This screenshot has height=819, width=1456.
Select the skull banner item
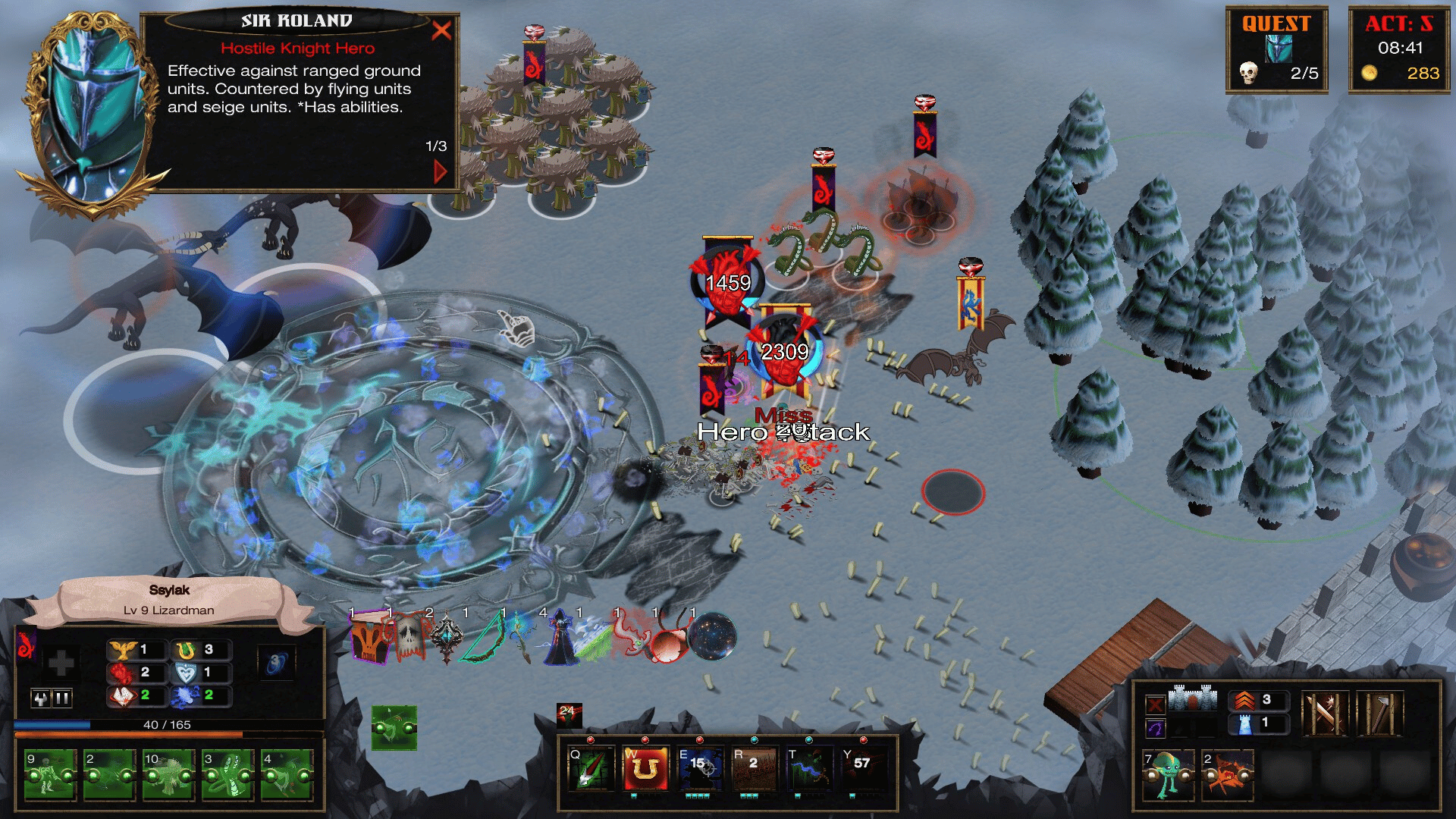coord(408,638)
